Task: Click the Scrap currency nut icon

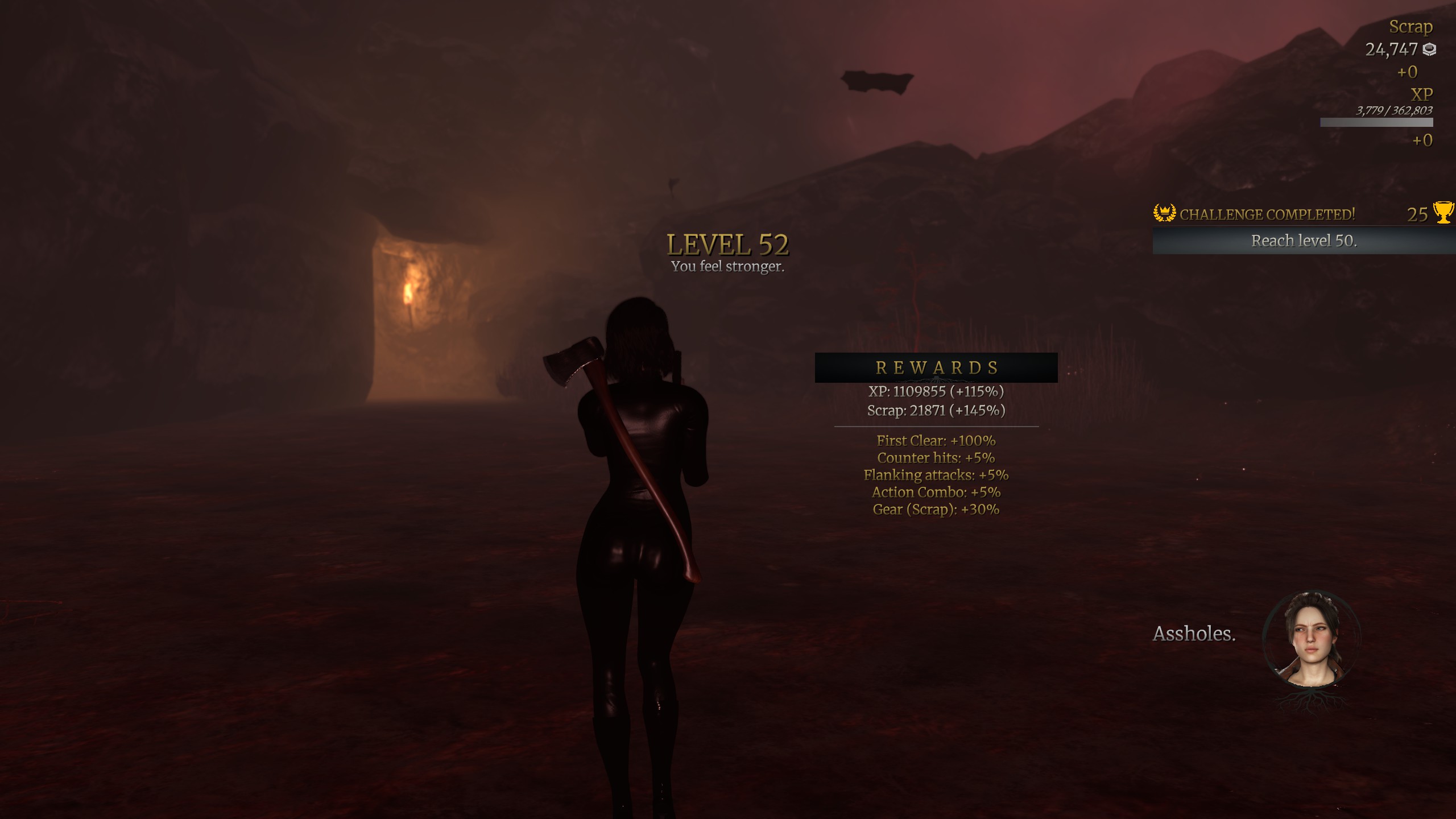Action: (x=1429, y=50)
